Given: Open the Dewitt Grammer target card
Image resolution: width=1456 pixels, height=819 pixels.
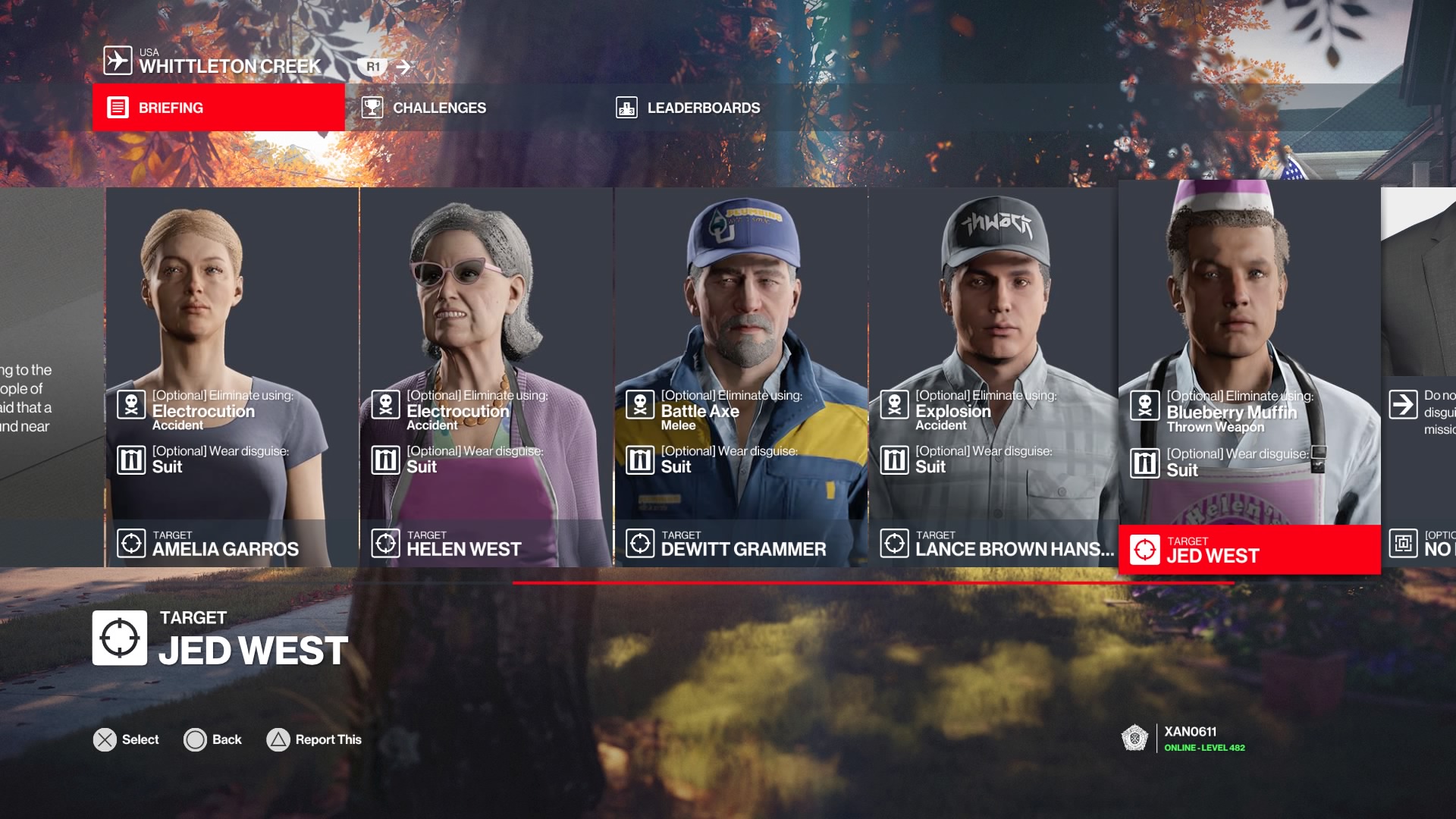Looking at the screenshot, I should 741,377.
